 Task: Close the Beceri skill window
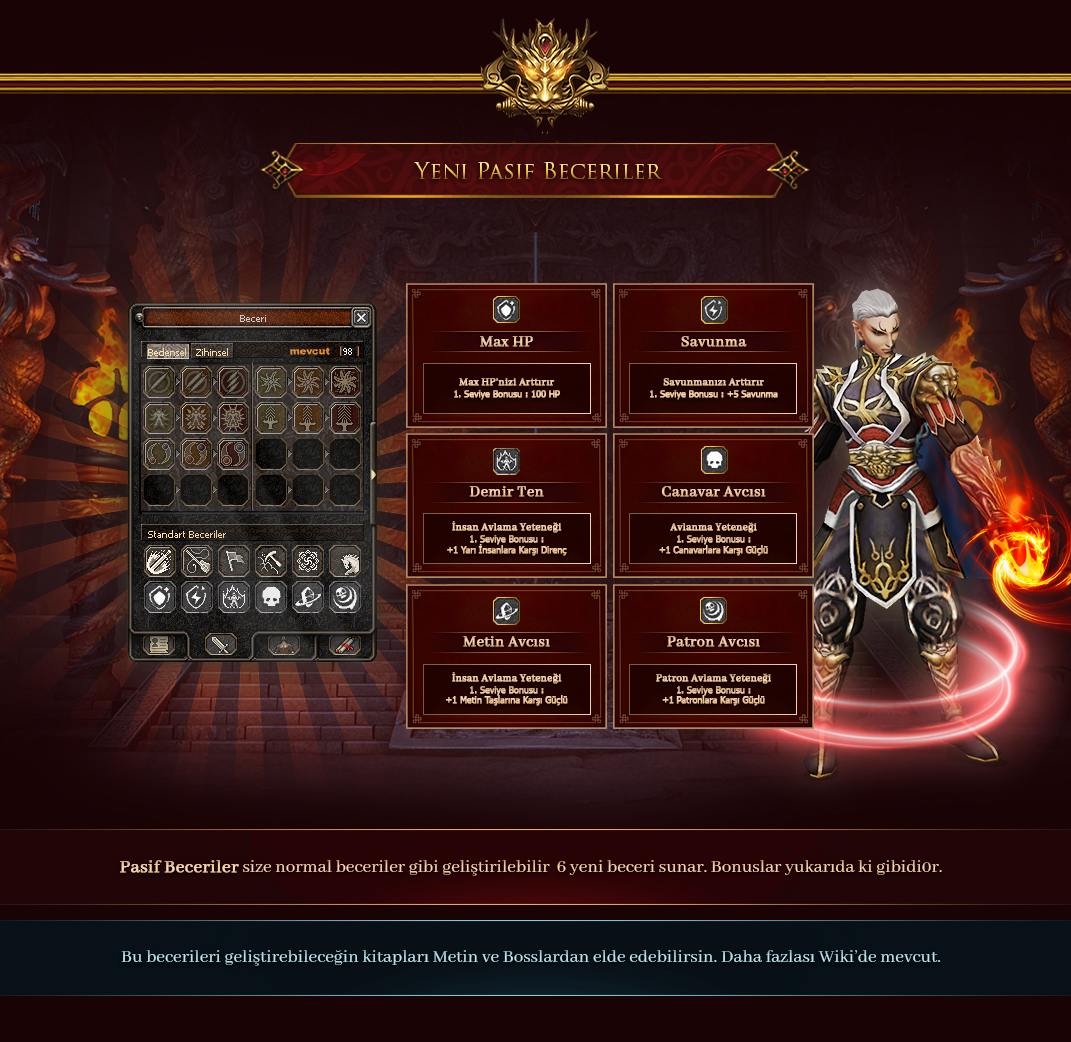361,317
